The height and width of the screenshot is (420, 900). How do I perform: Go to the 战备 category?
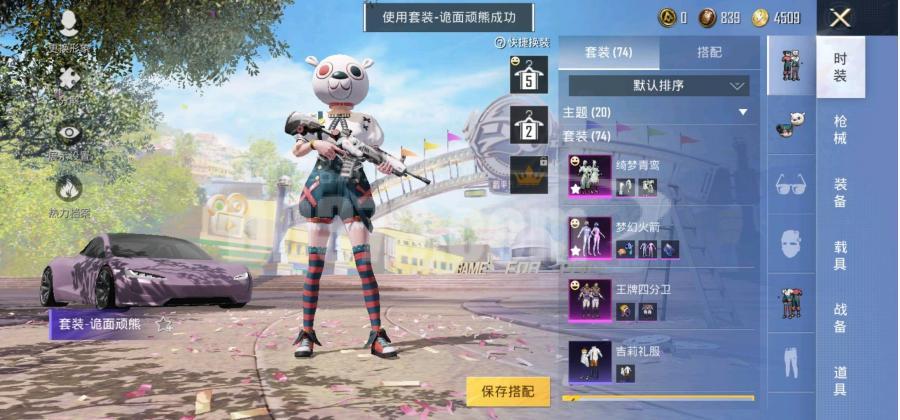pyautogui.click(x=840, y=318)
